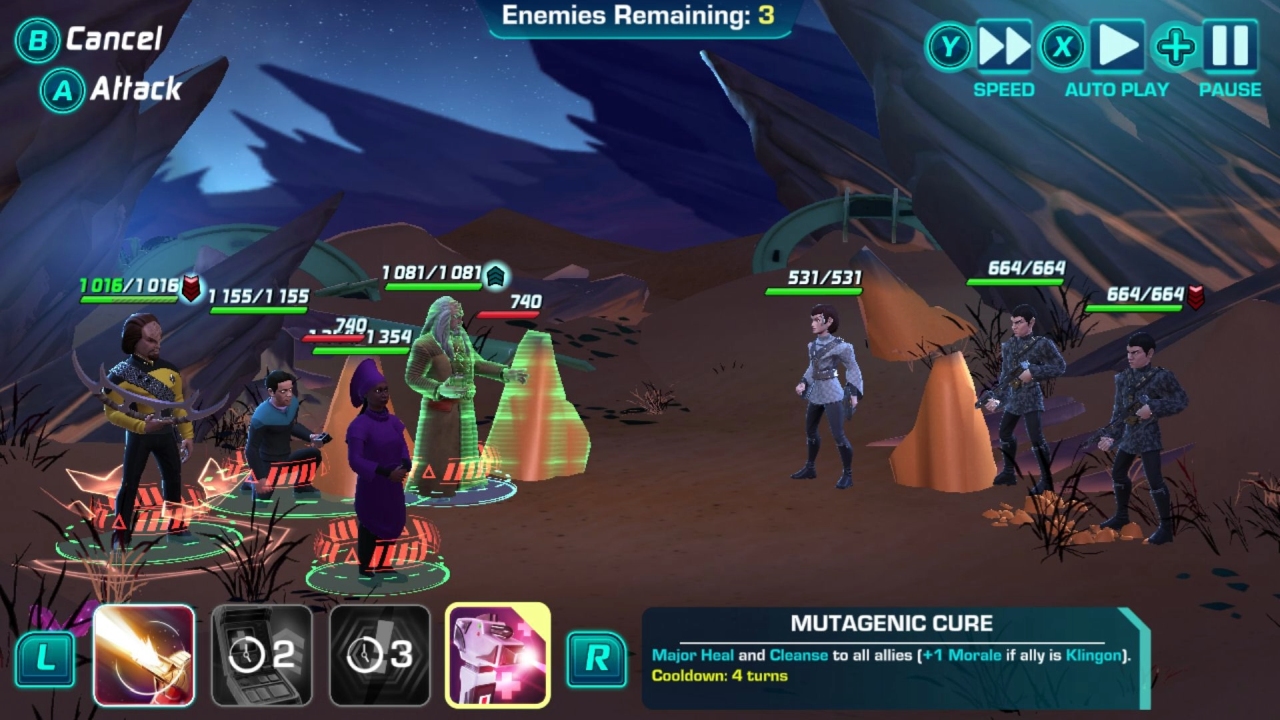This screenshot has width=1280, height=720.
Task: Open the Mutagenic Cure title header
Action: 890,622
